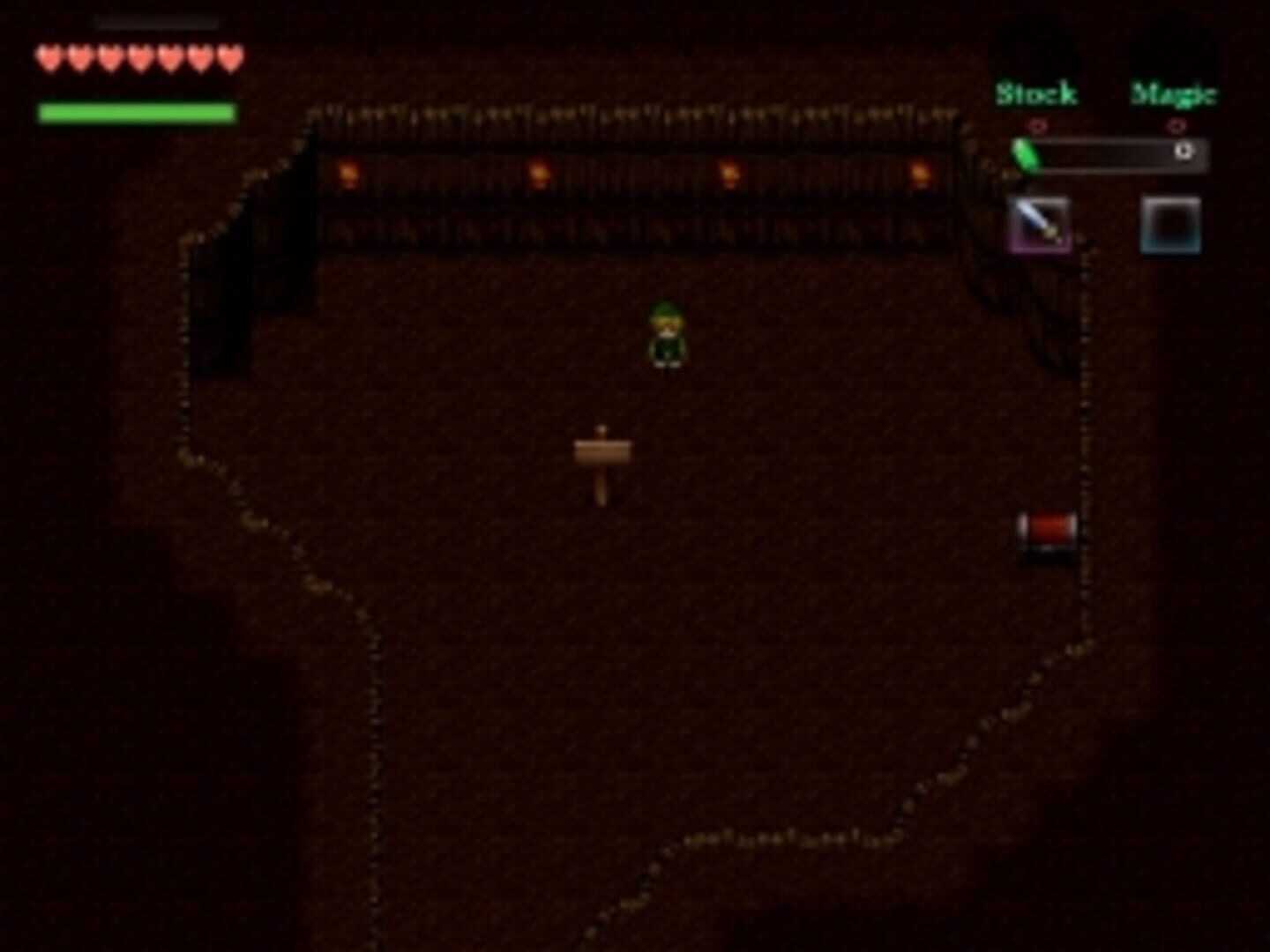Viewport: 1270px width, 952px height.
Task: Click the dark doorway opening on the left wall
Action: click(282, 238)
